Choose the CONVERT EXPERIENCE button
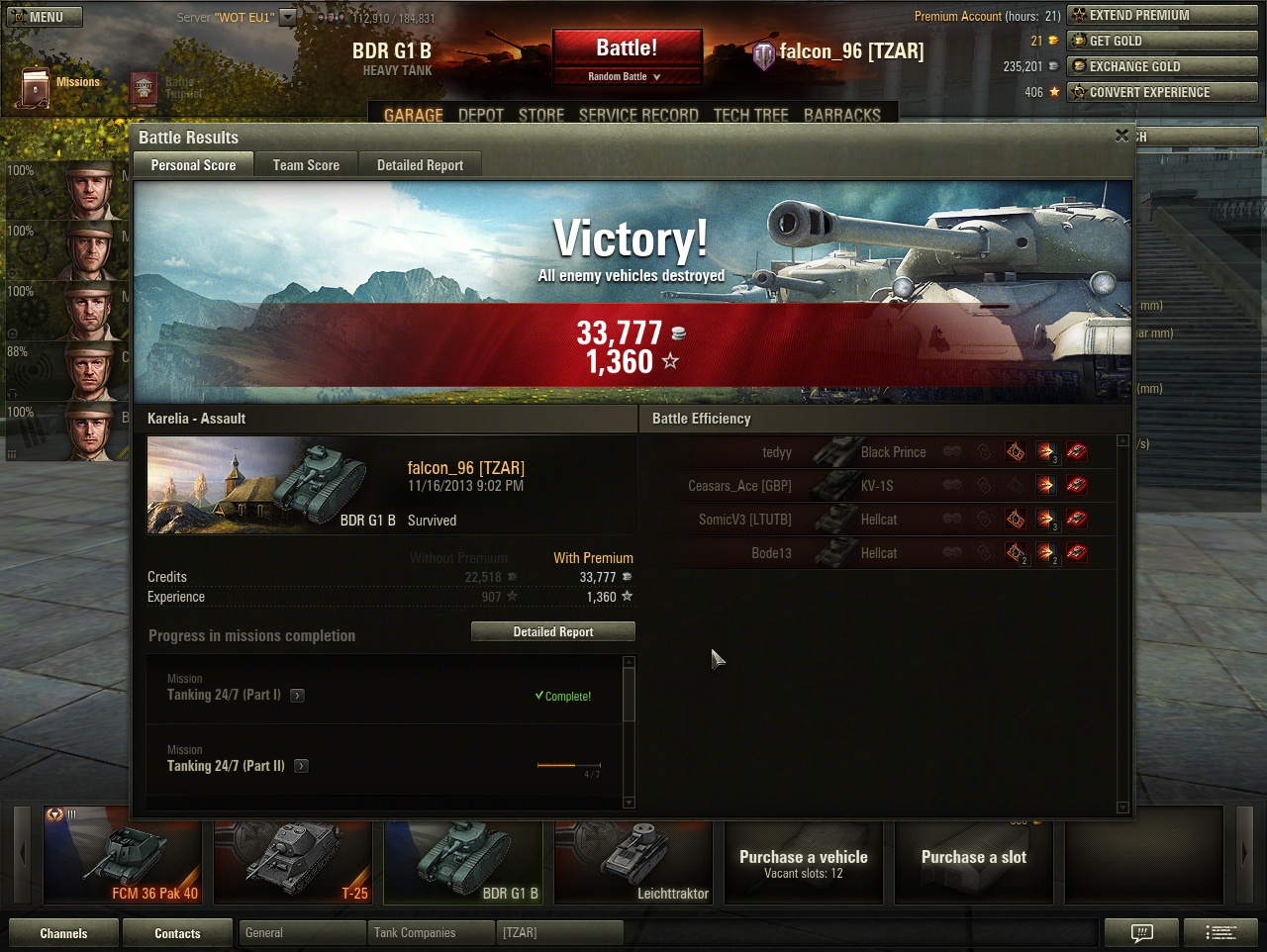The image size is (1267, 952). point(1162,92)
